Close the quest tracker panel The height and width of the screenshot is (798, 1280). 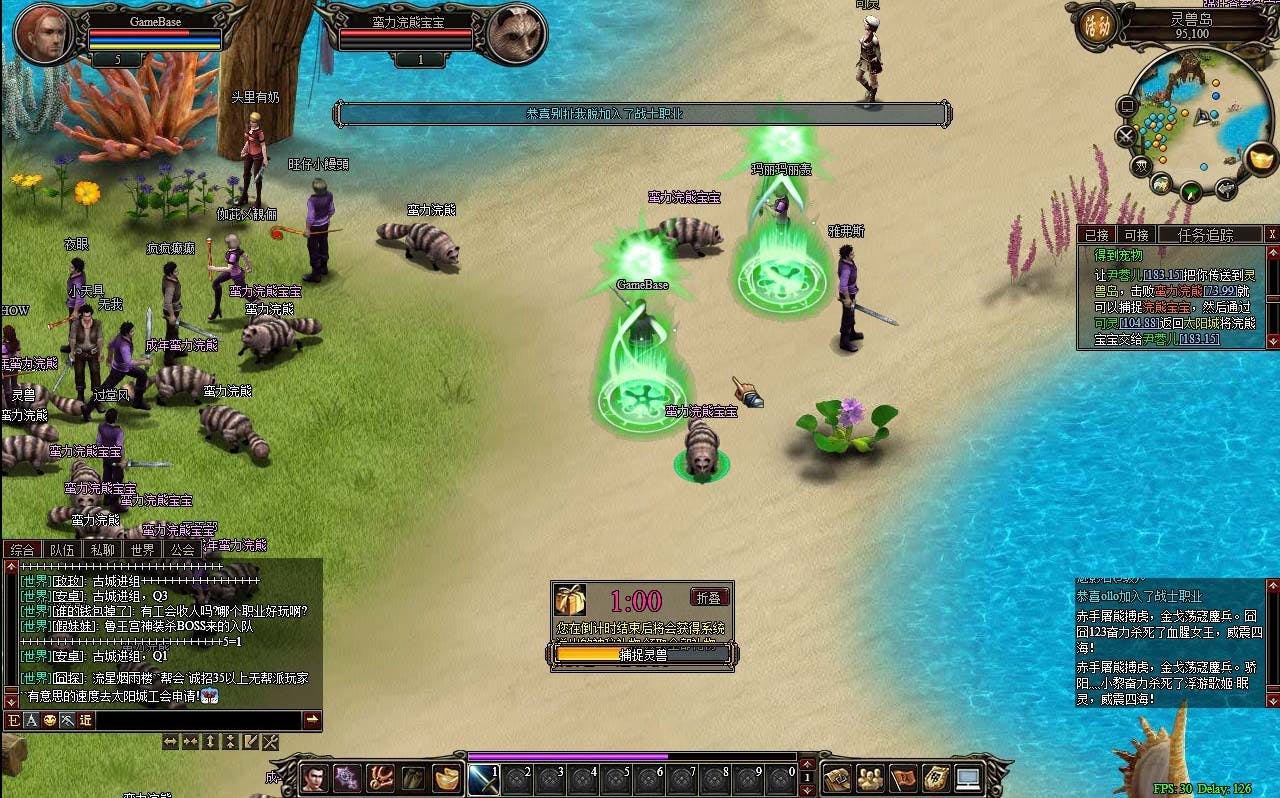(x=1272, y=234)
